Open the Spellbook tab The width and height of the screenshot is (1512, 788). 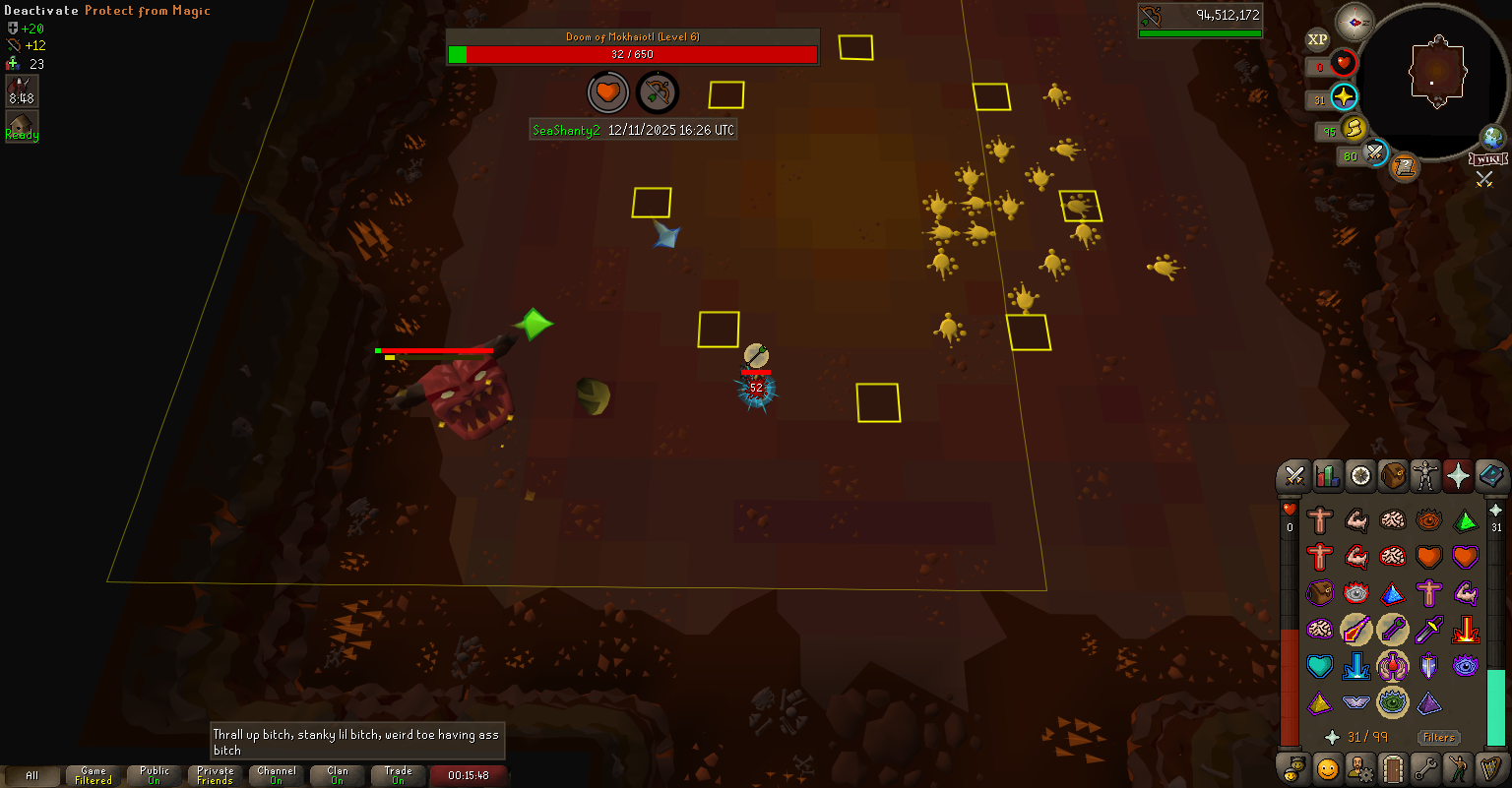1490,477
